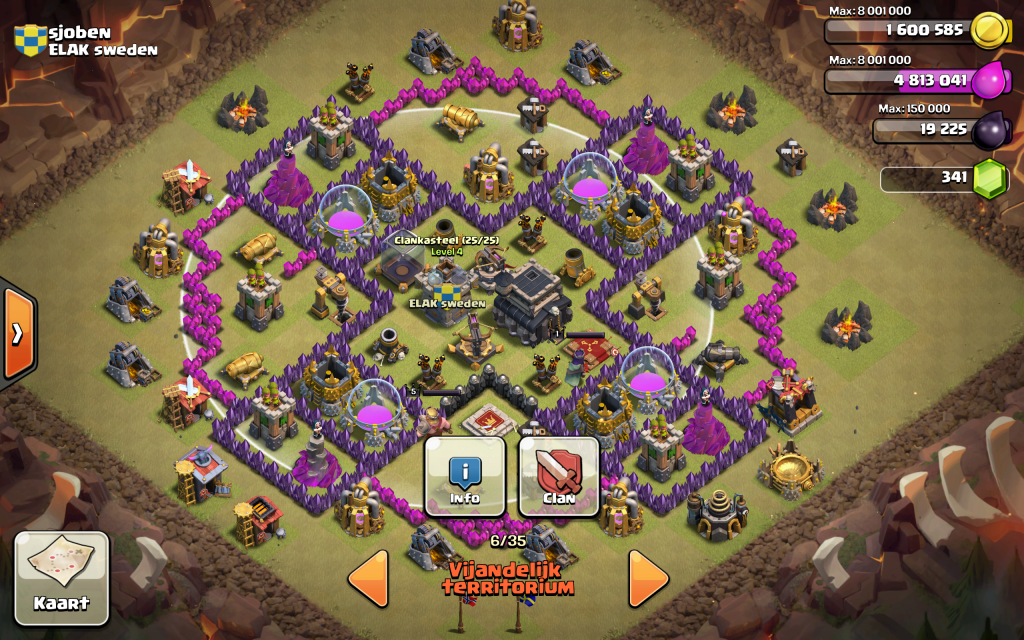The height and width of the screenshot is (640, 1024).
Task: Go to the next enemy base arrow
Action: point(648,578)
